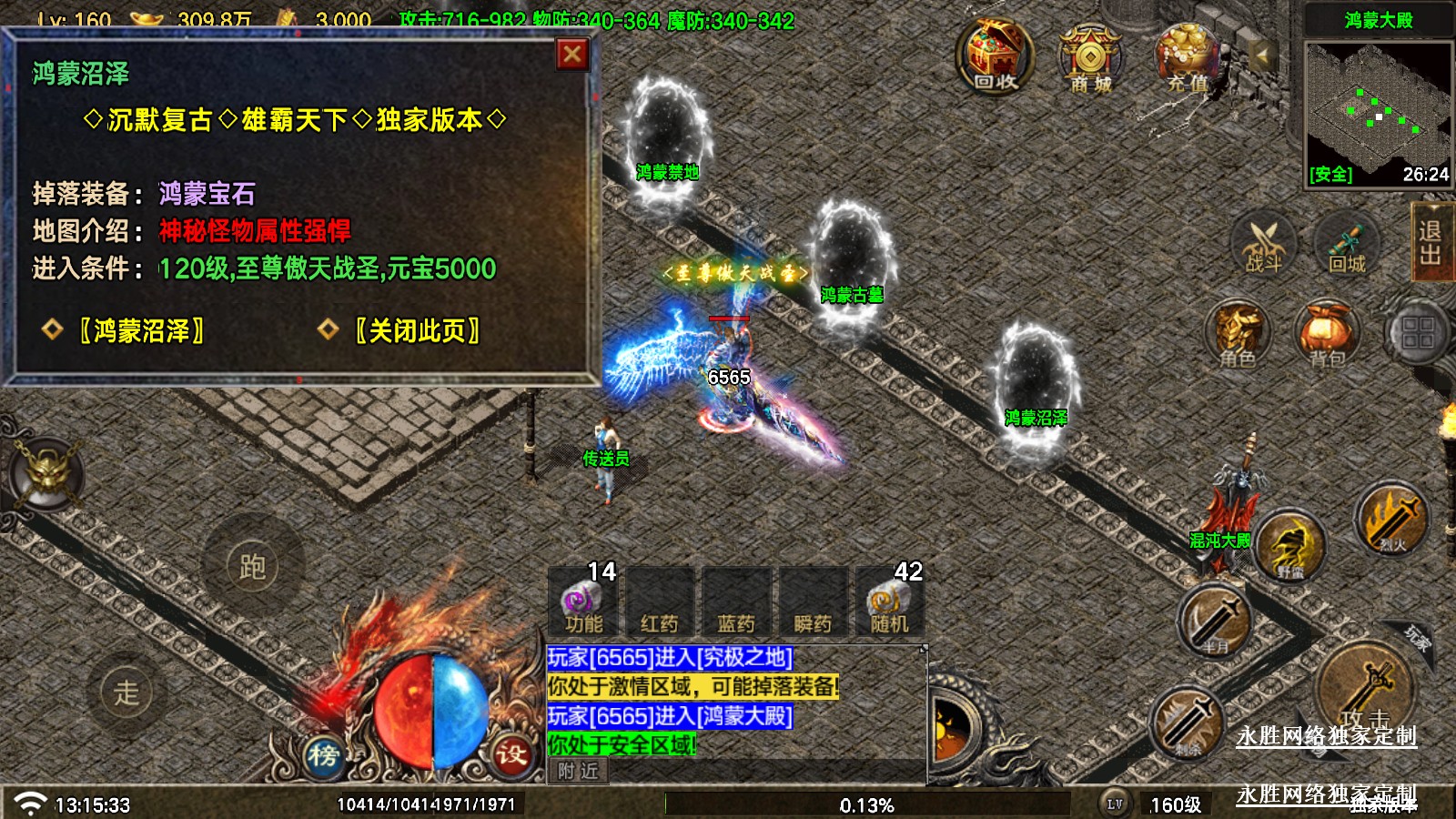This screenshot has height=819, width=1456.
Task: Activate the 烈火 flaming sword skill
Action: [x=1391, y=521]
